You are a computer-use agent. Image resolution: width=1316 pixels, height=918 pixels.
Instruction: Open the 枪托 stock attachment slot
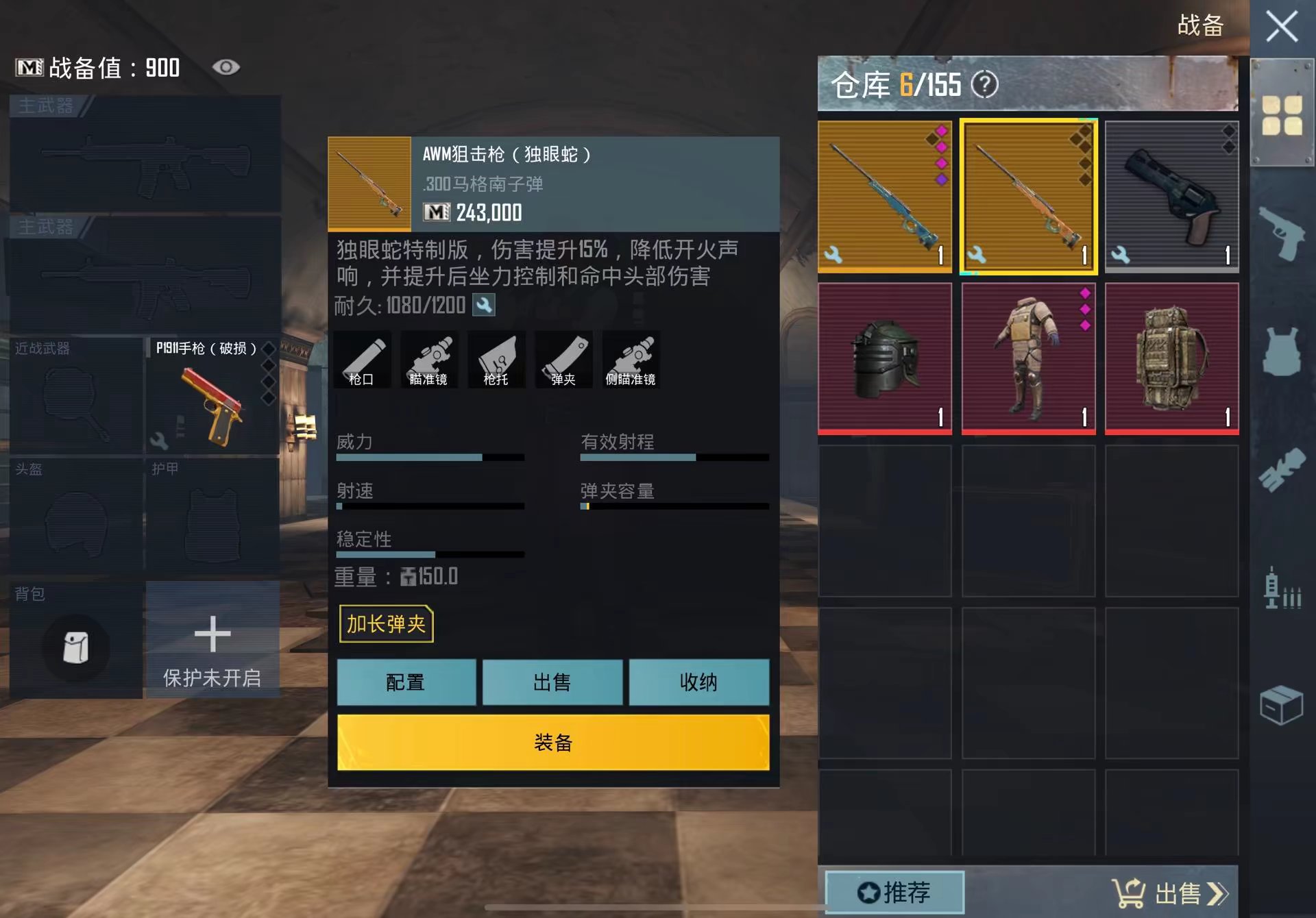point(496,360)
